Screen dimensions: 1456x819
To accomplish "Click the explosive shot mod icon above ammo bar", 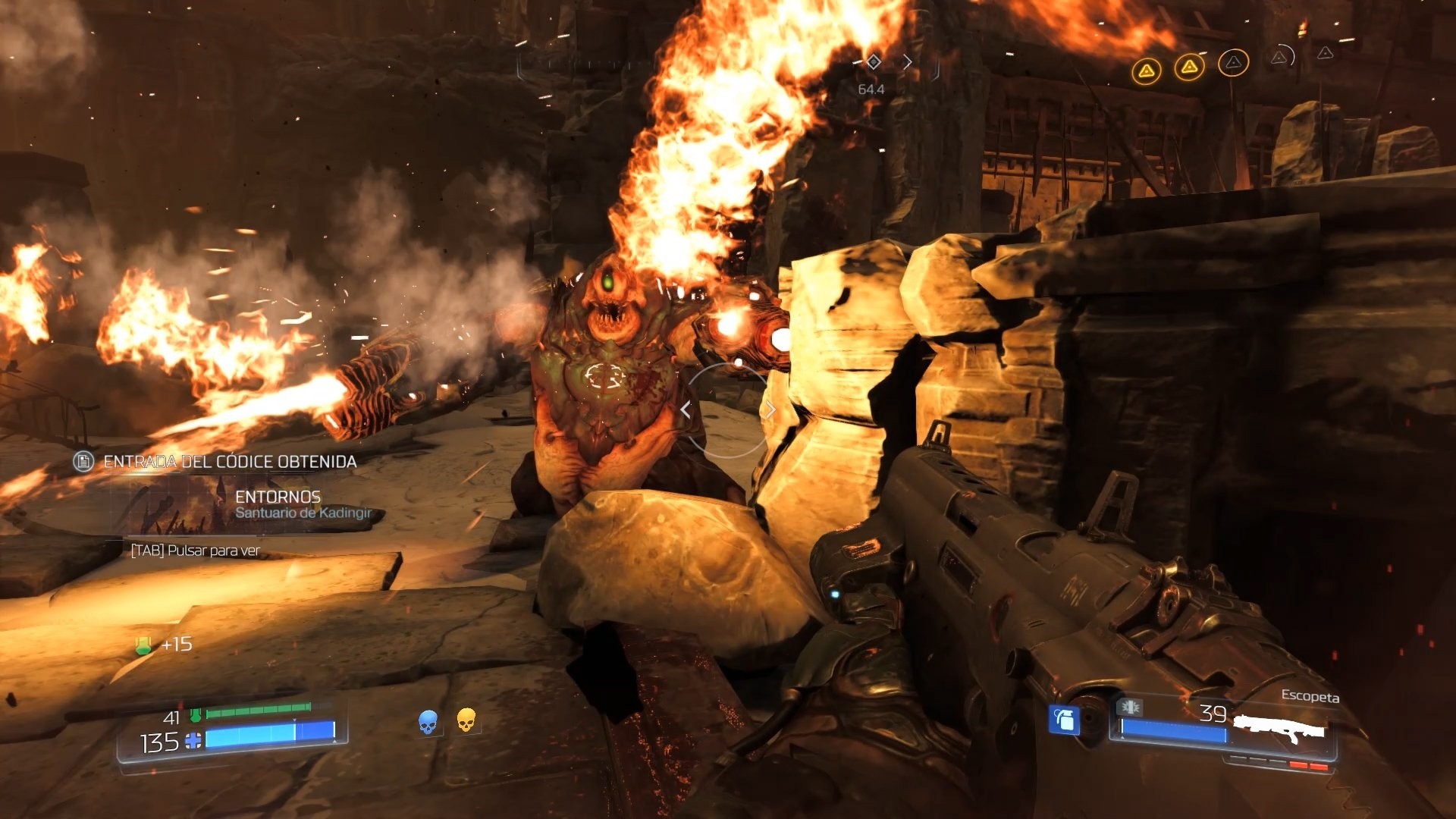I will point(1129,708).
